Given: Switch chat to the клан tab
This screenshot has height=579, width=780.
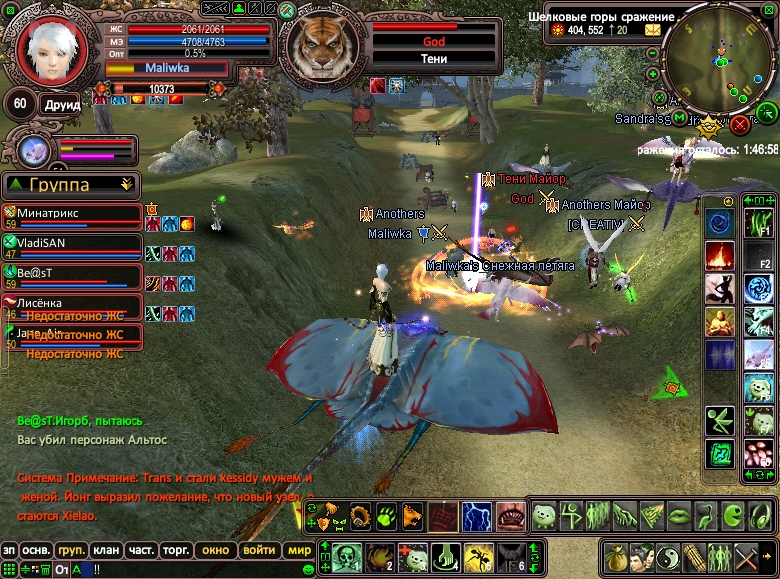Looking at the screenshot, I should pos(106,550).
